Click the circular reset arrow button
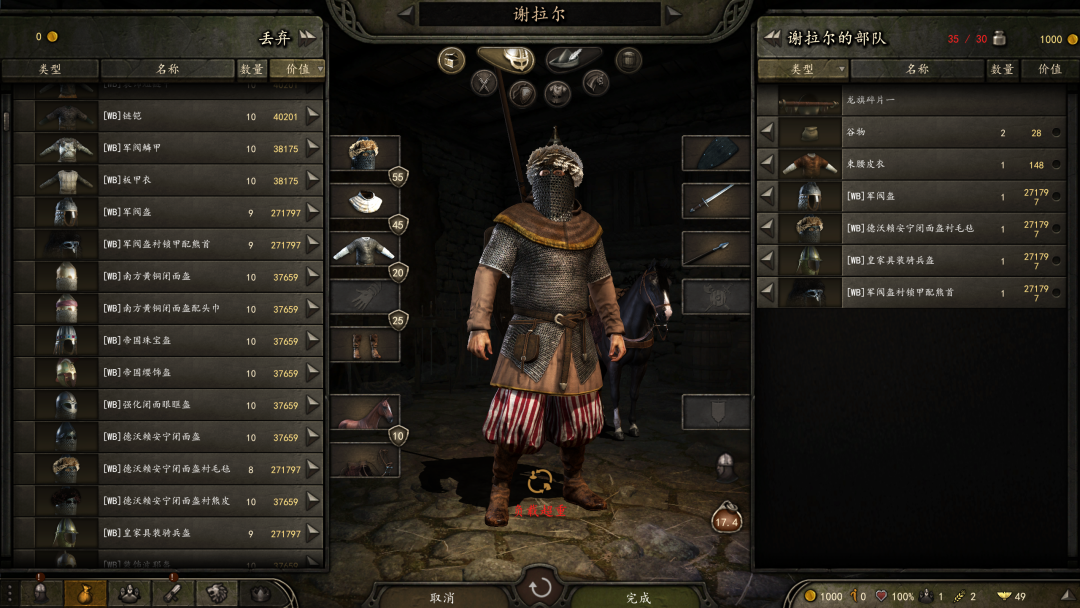 click(x=540, y=587)
